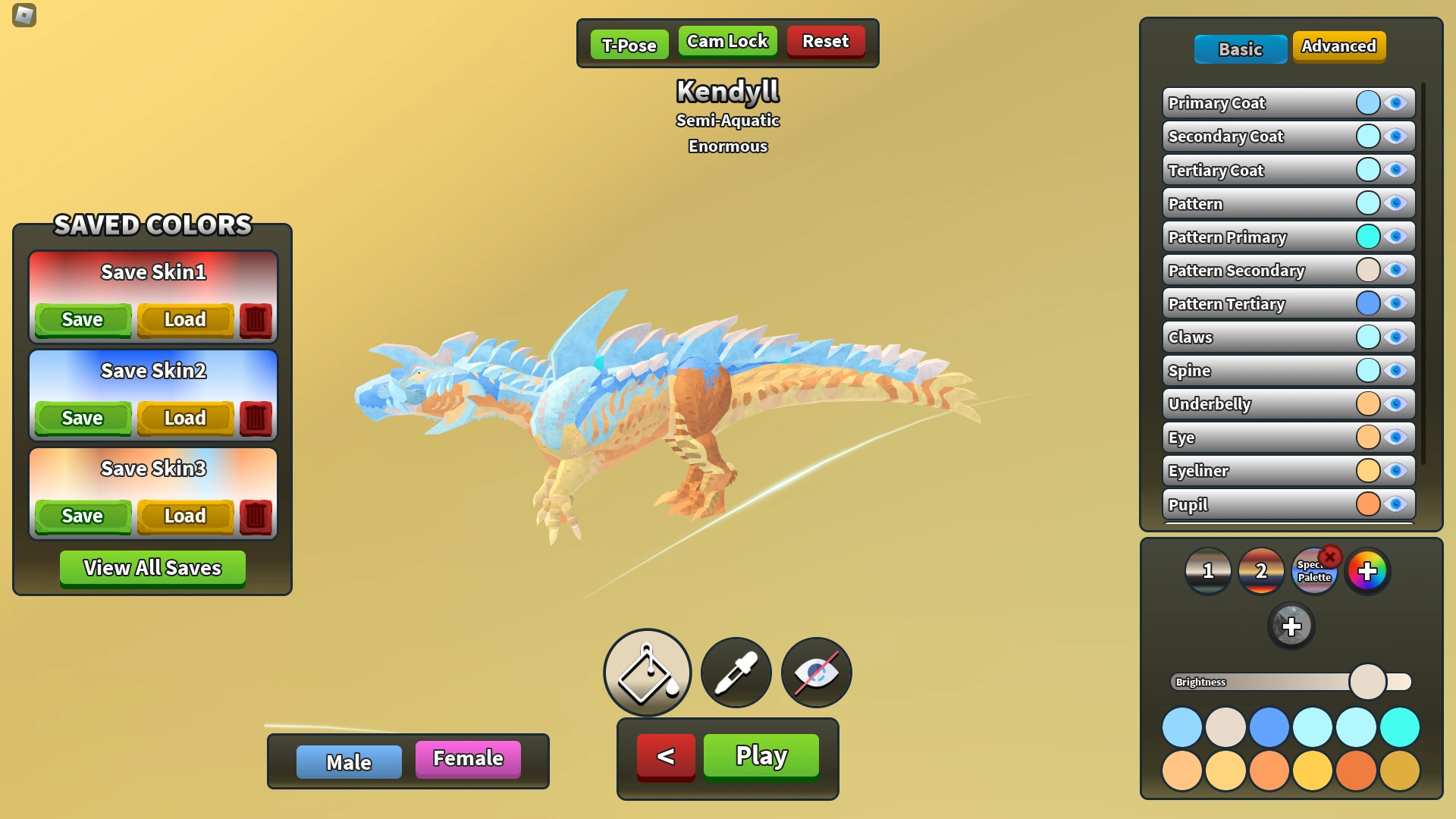Select palette number 1
The image size is (1456, 819).
click(x=1209, y=571)
